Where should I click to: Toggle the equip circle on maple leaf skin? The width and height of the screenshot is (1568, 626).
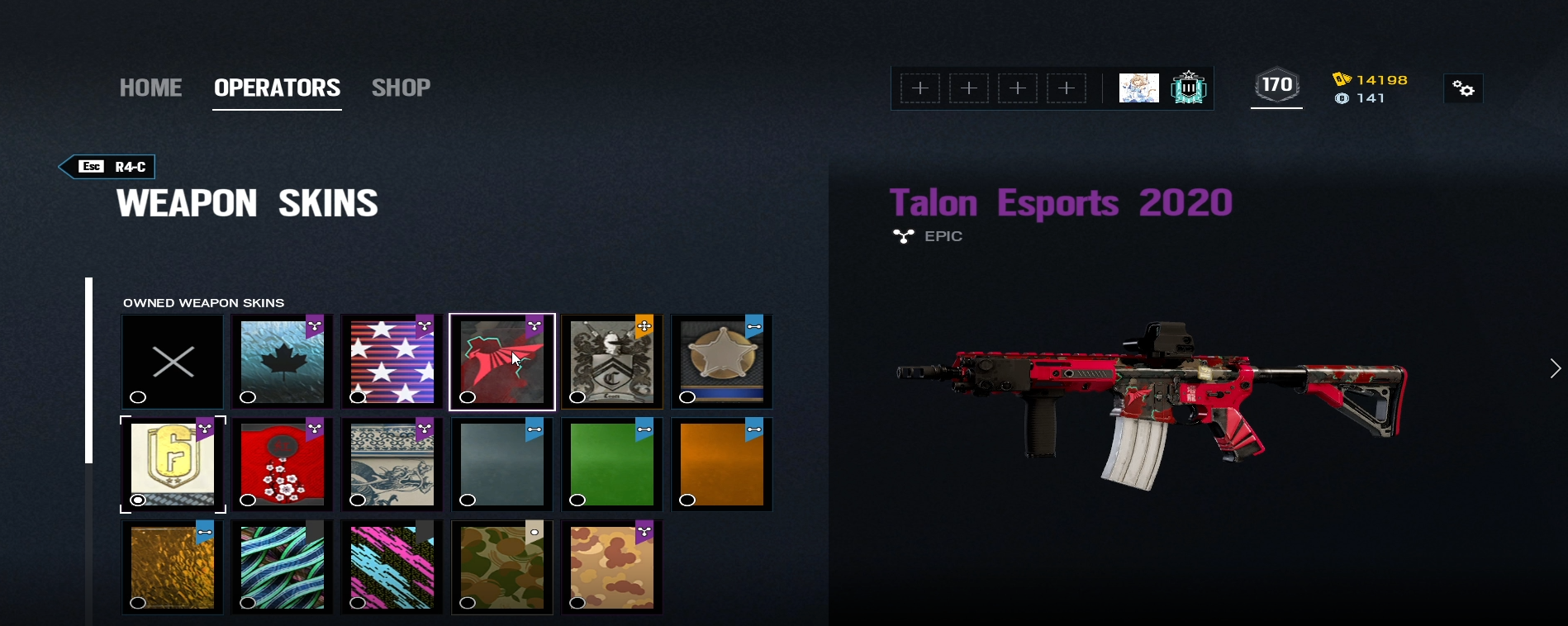pos(248,398)
